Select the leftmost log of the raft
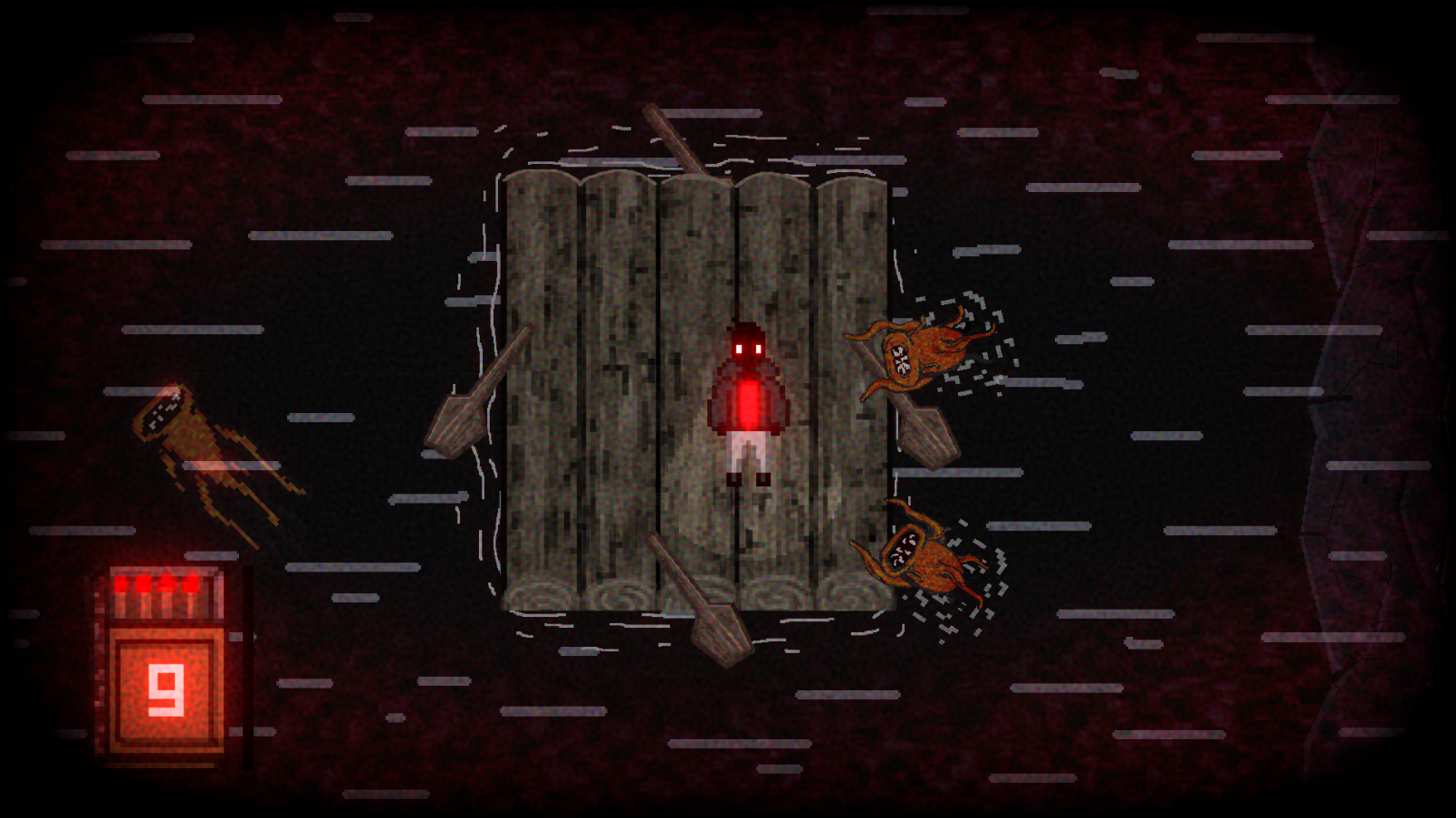This screenshot has width=1456, height=818. tap(539, 362)
